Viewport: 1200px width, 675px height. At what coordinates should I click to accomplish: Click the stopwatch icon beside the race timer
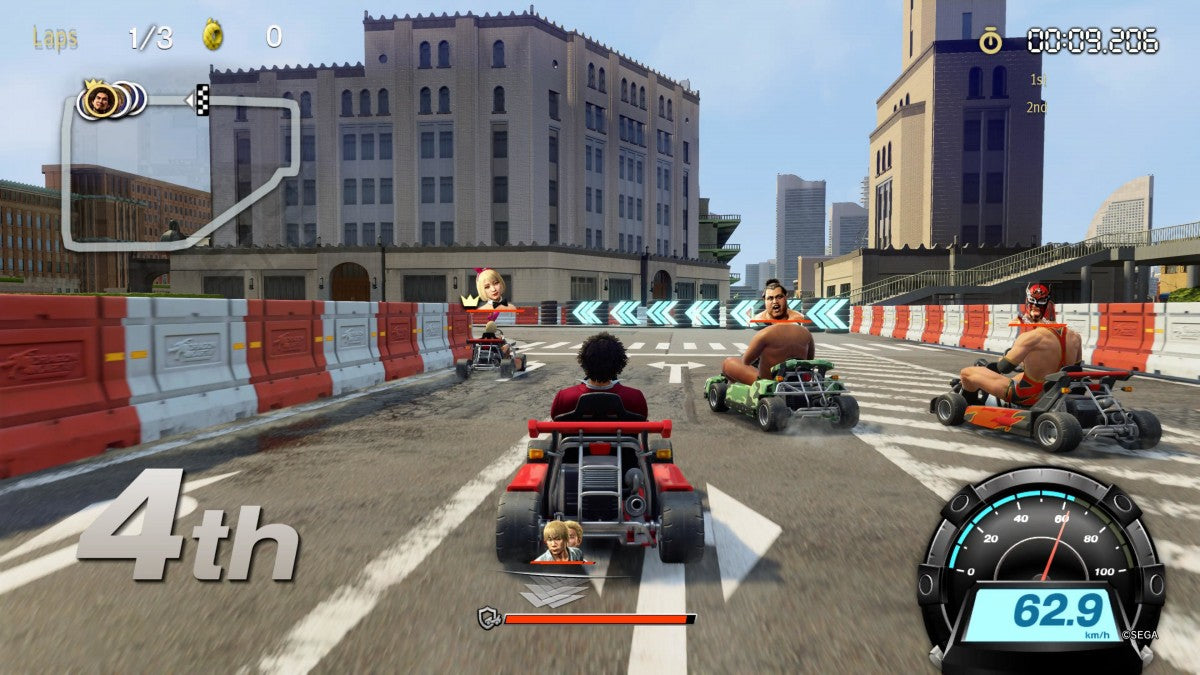pyautogui.click(x=990, y=40)
